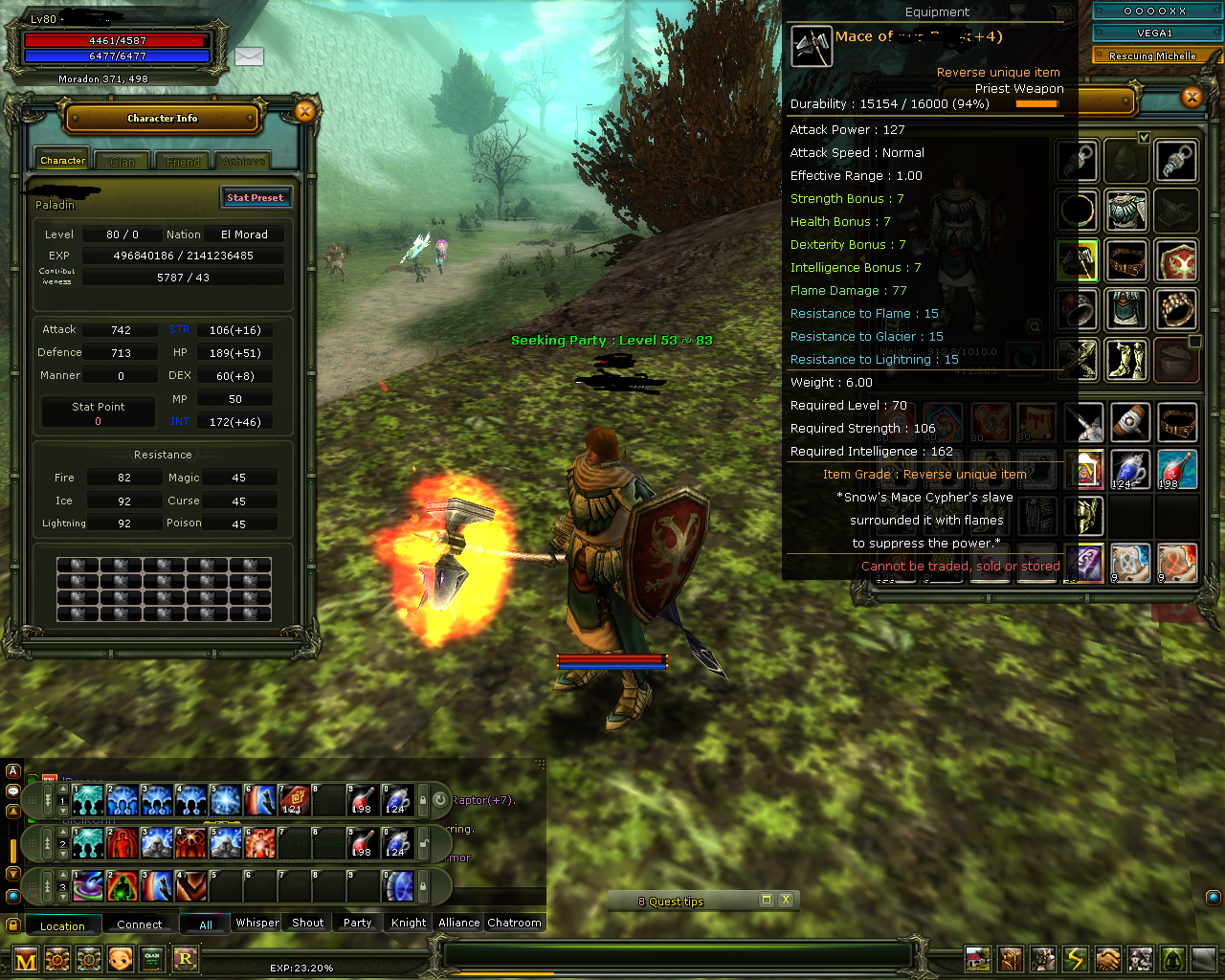This screenshot has width=1225, height=980.
Task: Click the house icon in bottom-right bar
Action: (977, 958)
